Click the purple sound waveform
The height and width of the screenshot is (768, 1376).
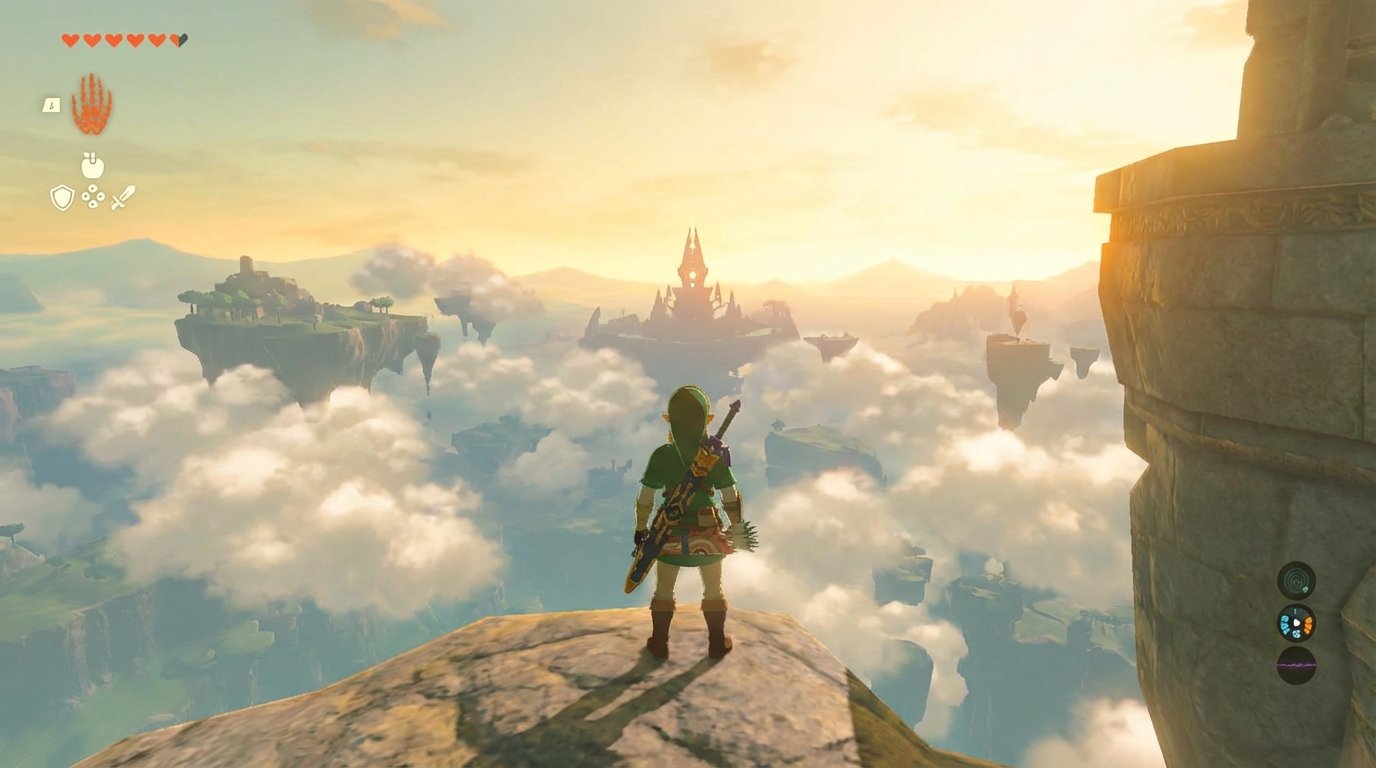pos(1295,664)
